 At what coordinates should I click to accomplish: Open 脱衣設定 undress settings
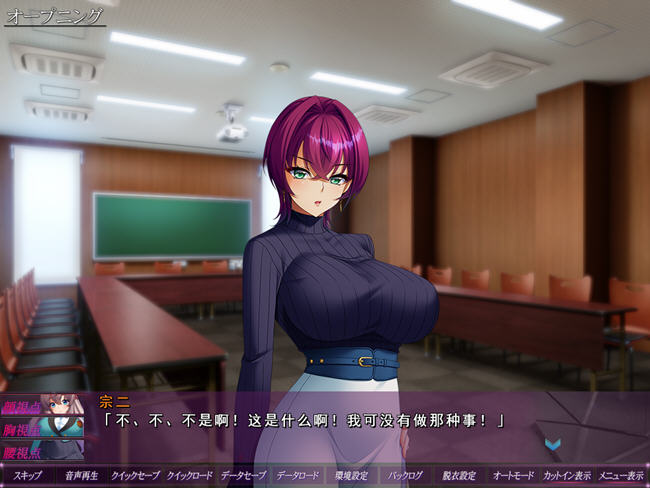point(459,475)
